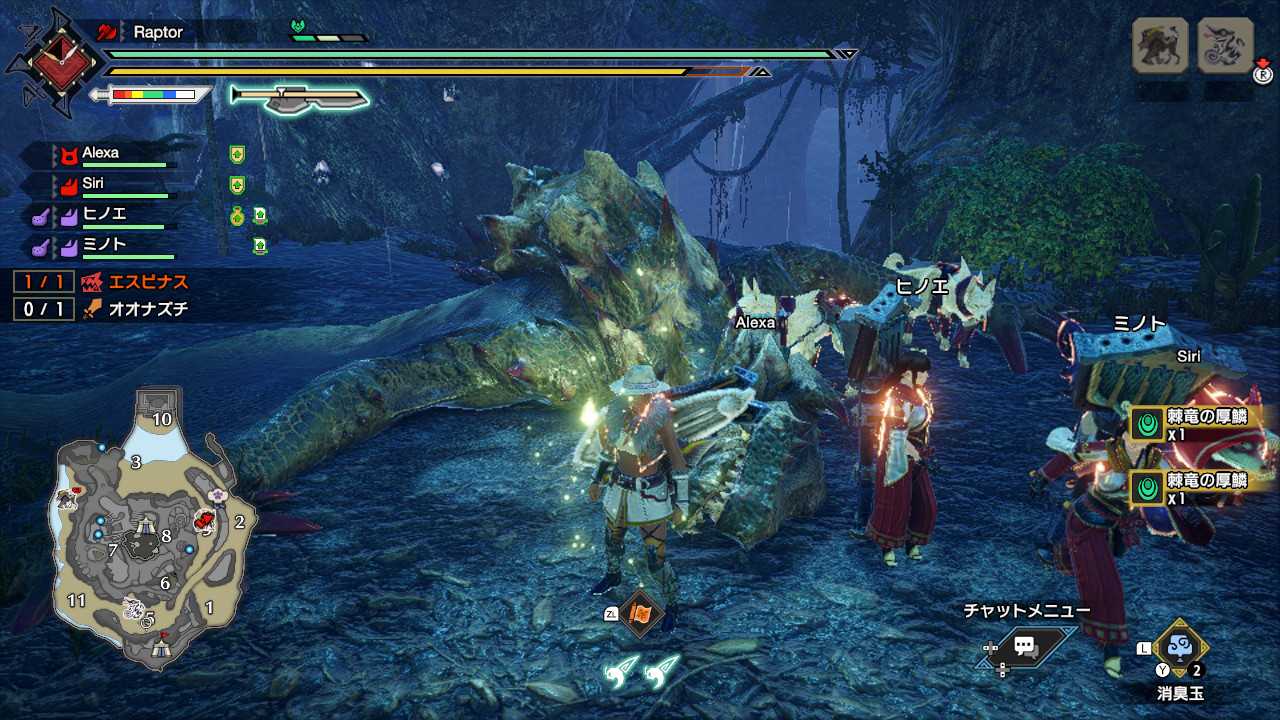The width and height of the screenshot is (1280, 720).
Task: Choose ミノト in the party list
Action: coord(104,245)
